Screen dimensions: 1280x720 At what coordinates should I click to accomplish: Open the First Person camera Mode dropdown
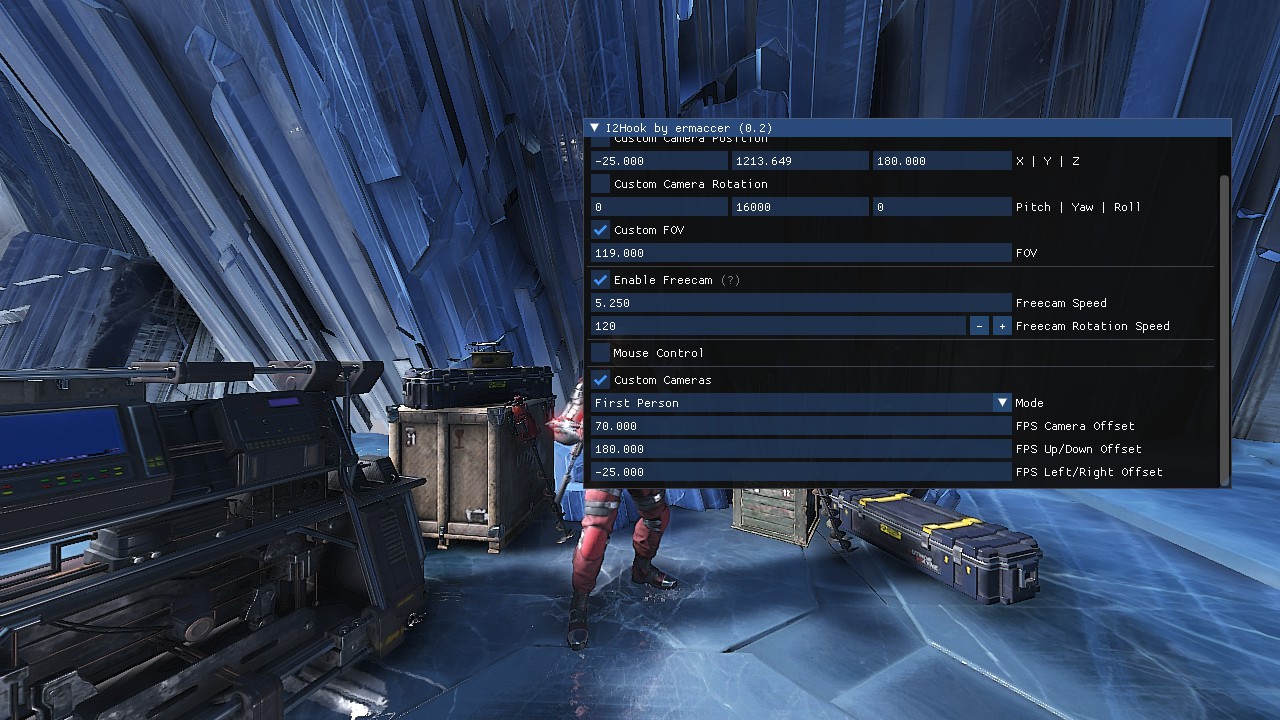point(800,403)
